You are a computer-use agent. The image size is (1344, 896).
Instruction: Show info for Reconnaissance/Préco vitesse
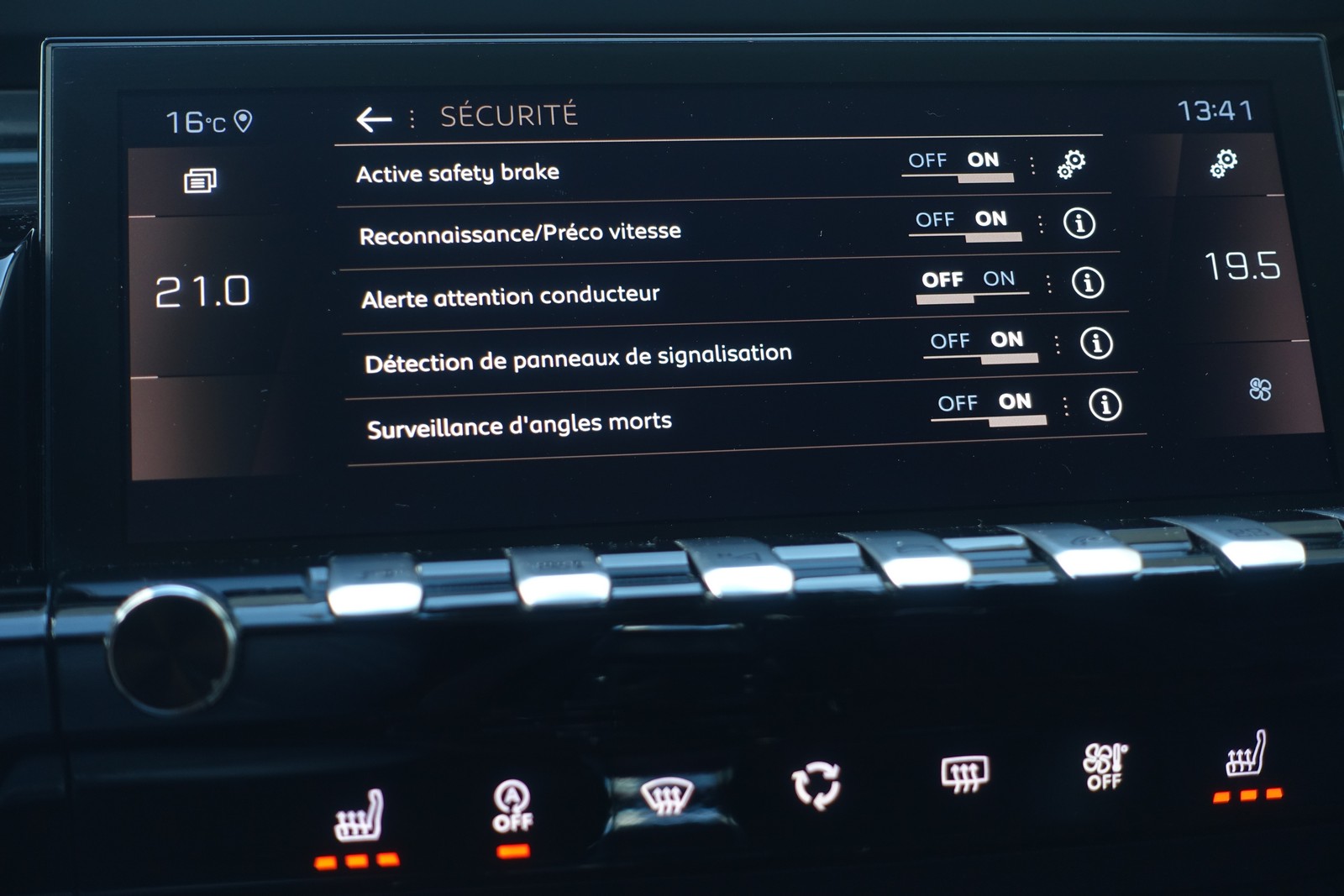1079,223
